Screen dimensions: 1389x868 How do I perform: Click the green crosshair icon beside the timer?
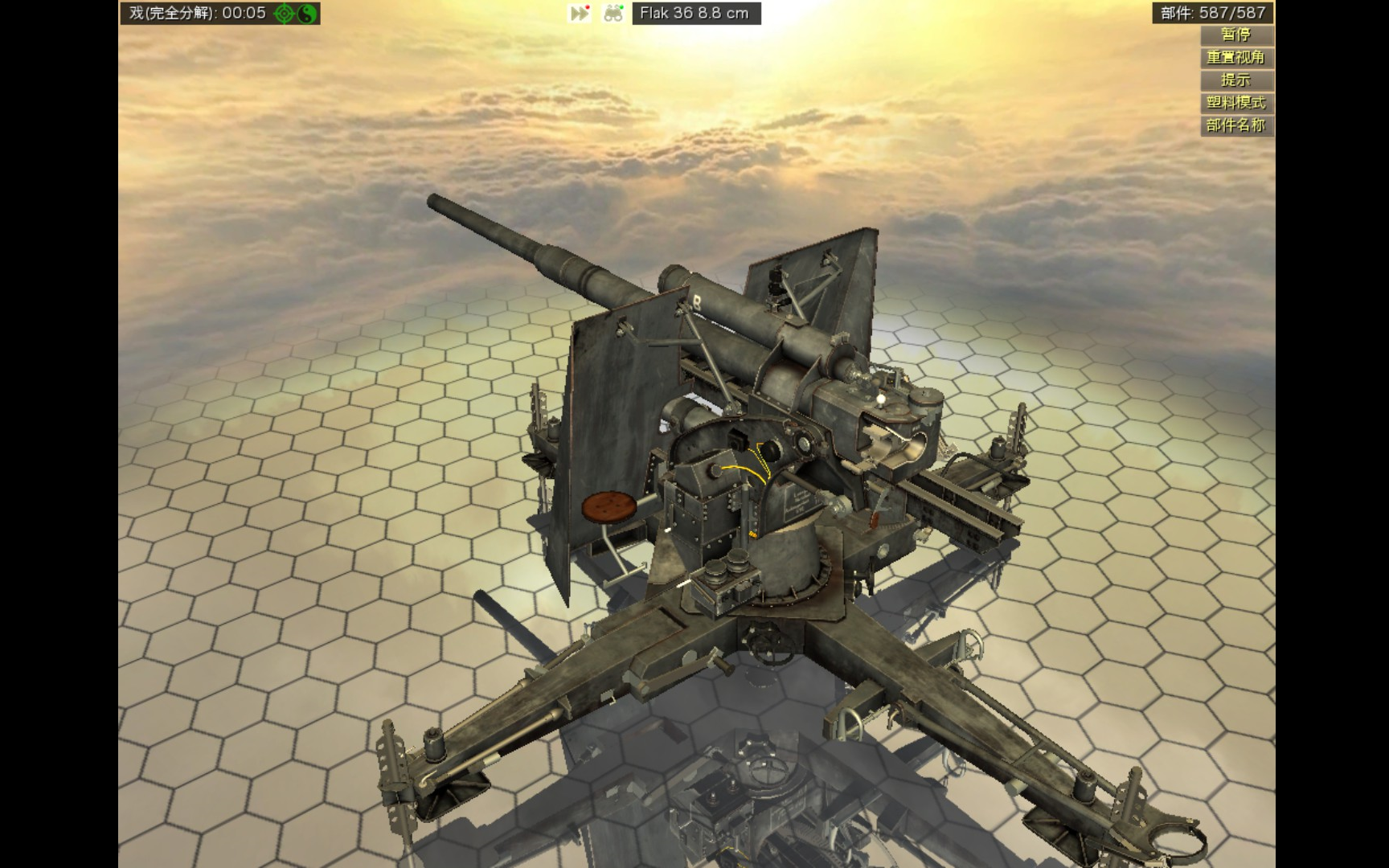[x=285, y=14]
